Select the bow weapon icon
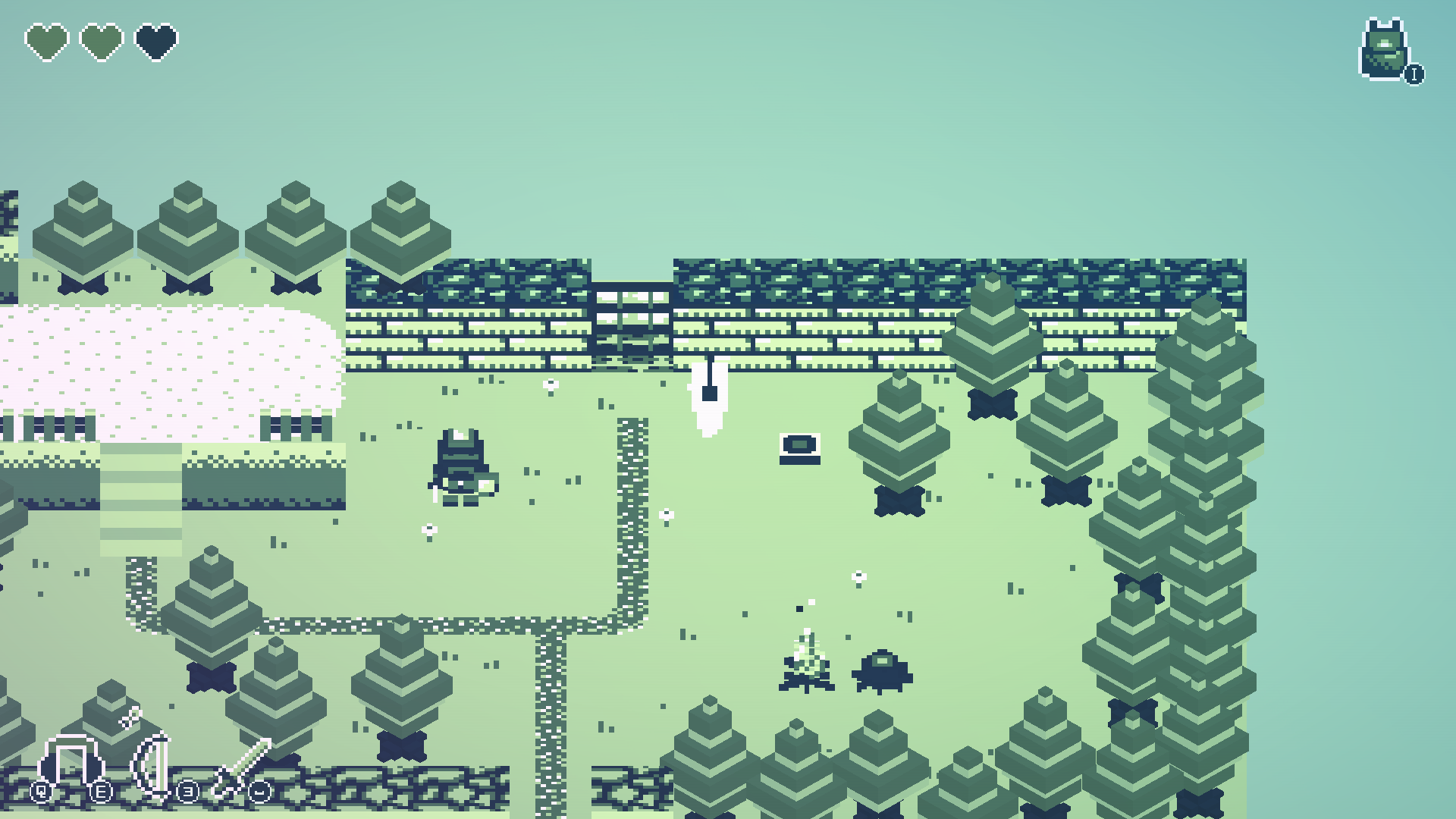 coord(154,766)
